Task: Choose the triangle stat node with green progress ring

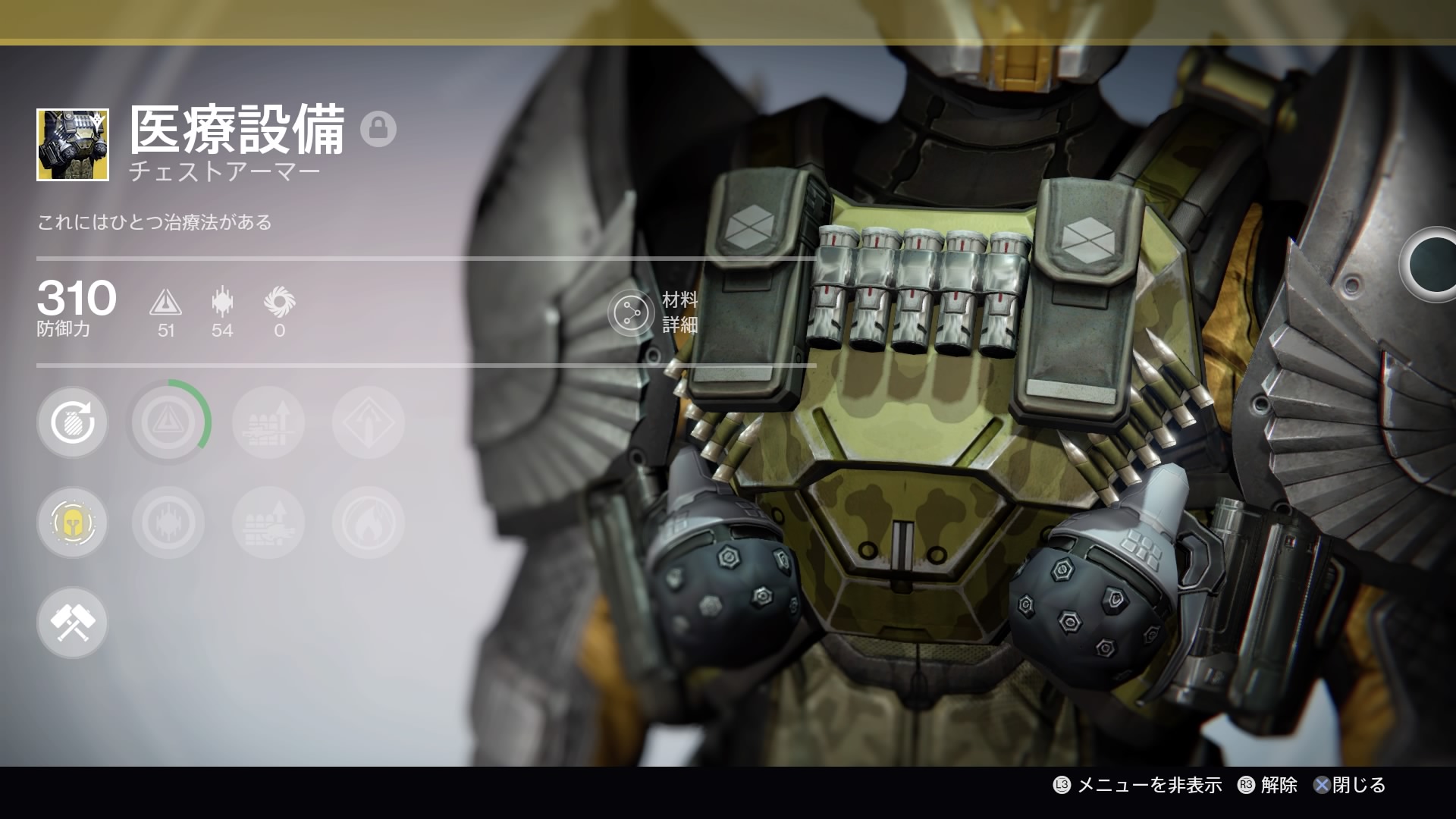Action: pyautogui.click(x=168, y=422)
